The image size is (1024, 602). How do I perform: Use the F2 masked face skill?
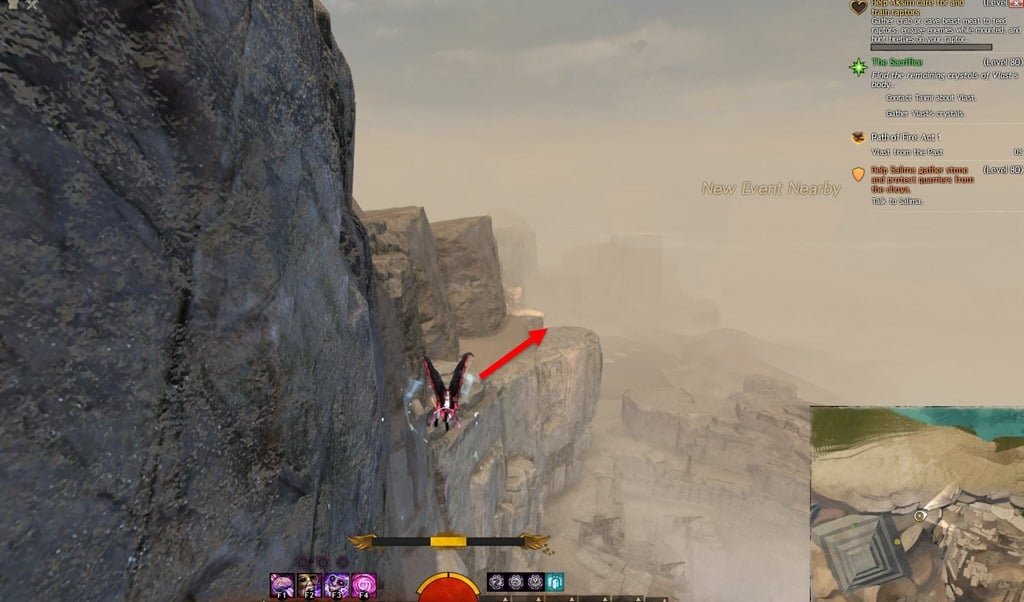309,585
